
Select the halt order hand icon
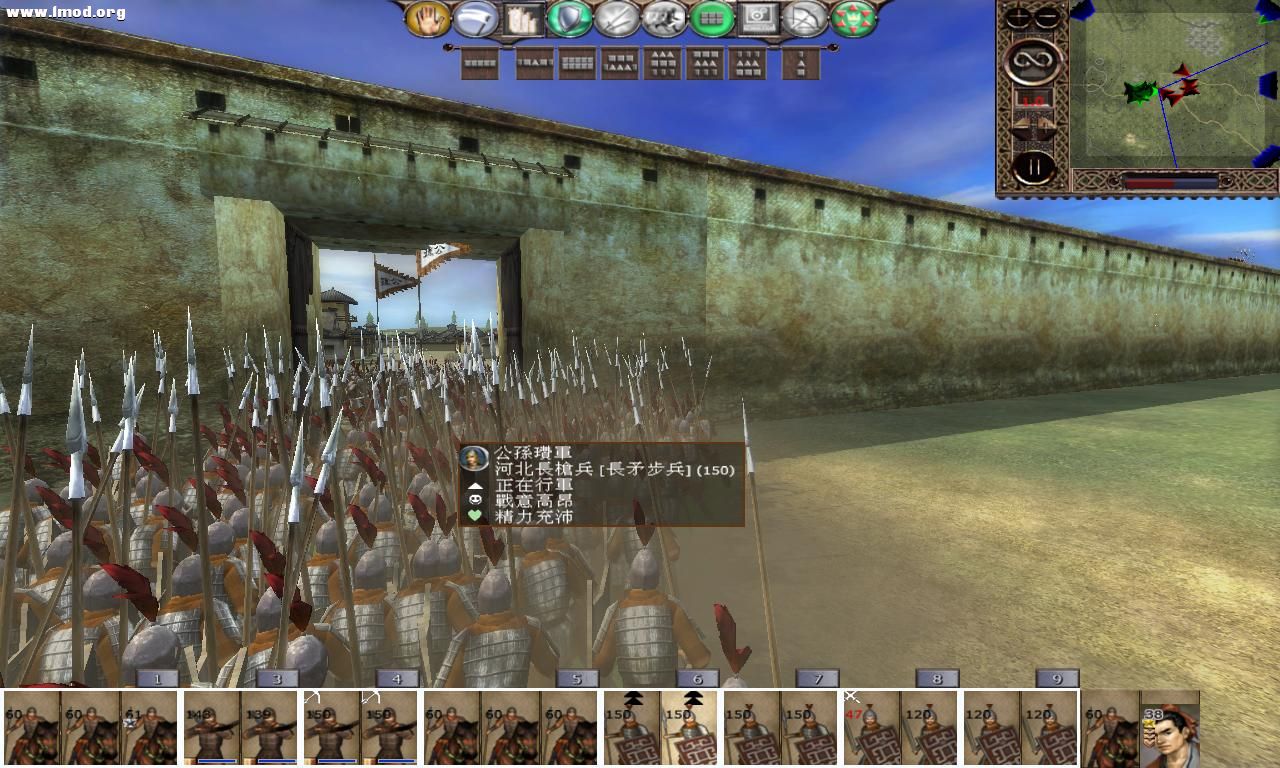click(x=427, y=17)
